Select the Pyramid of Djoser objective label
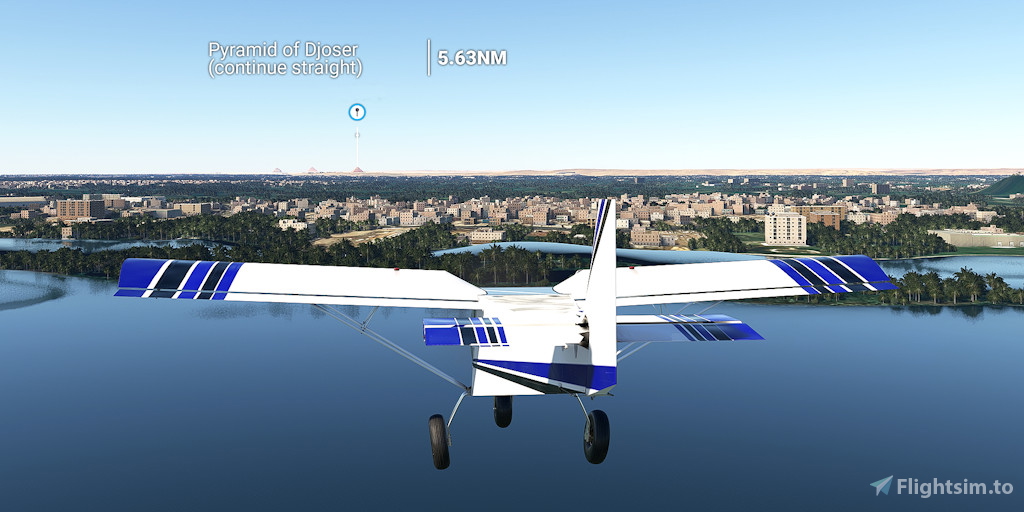This screenshot has height=512, width=1024. [285, 58]
